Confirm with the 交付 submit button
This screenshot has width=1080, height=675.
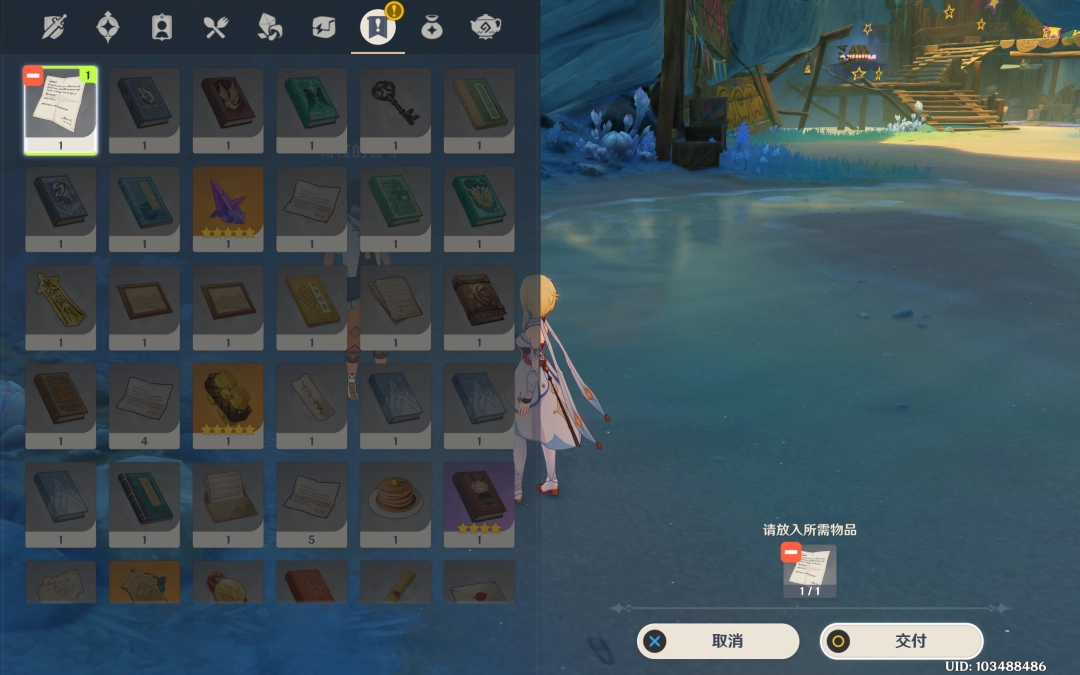[x=901, y=641]
